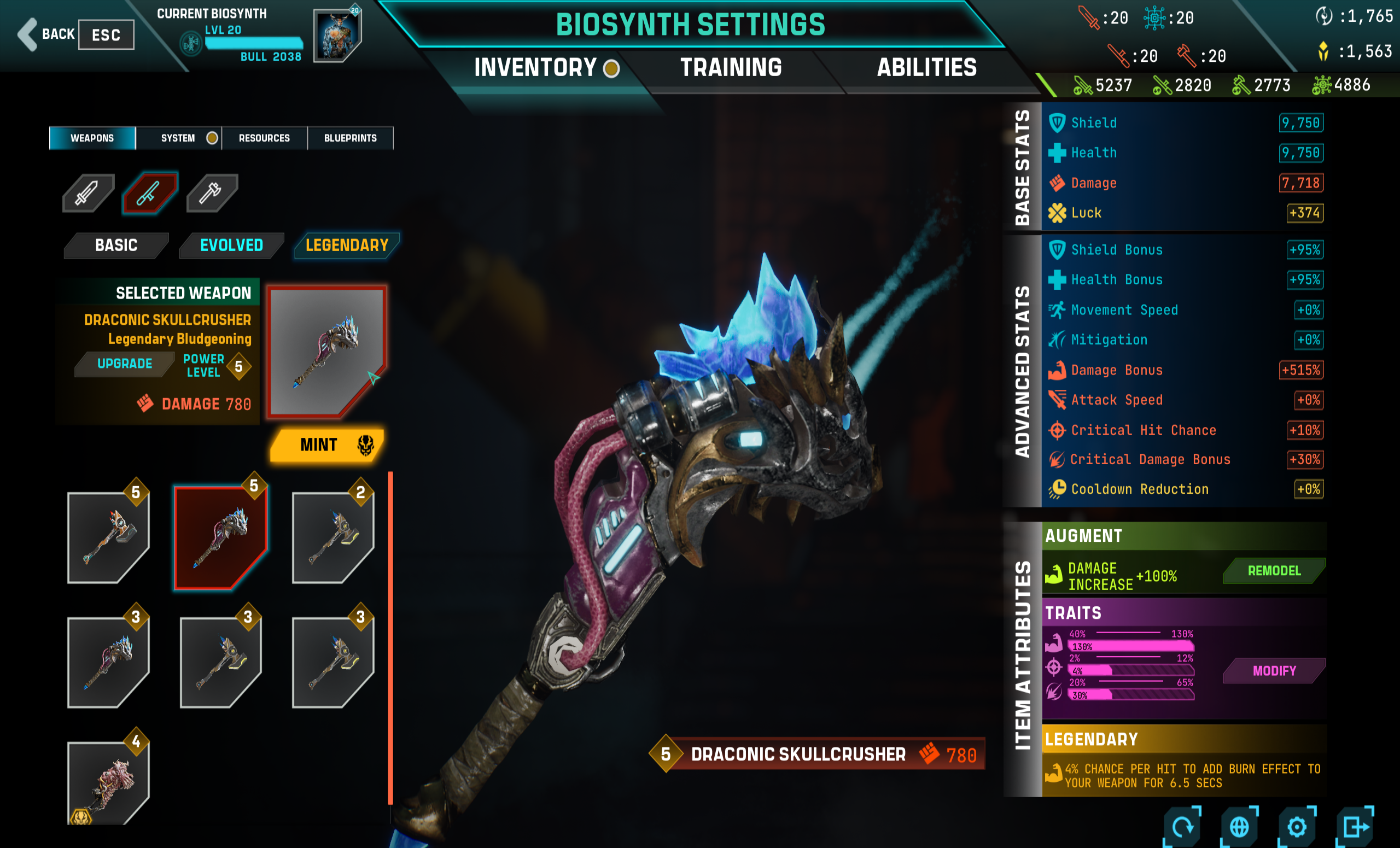
Task: Open the System inventory sub-tab
Action: (x=178, y=138)
